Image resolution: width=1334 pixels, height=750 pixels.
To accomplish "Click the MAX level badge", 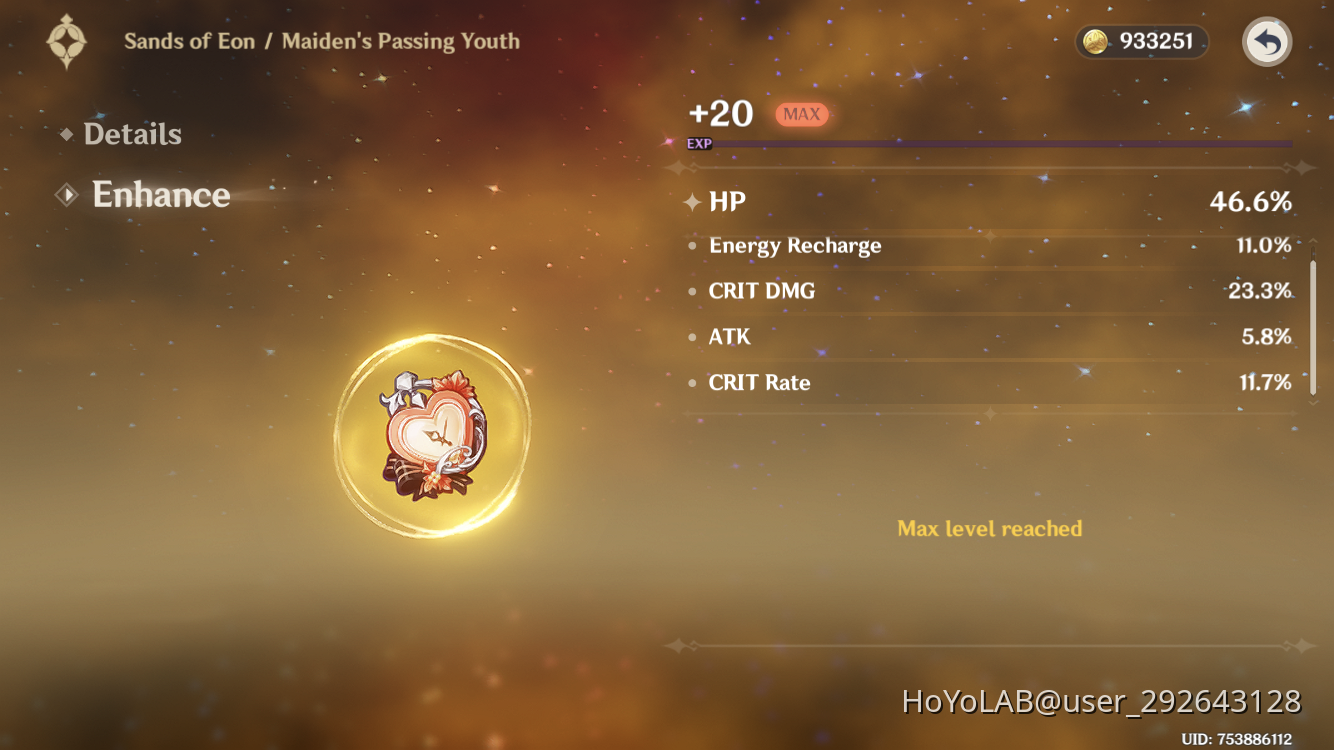I will click(x=800, y=114).
